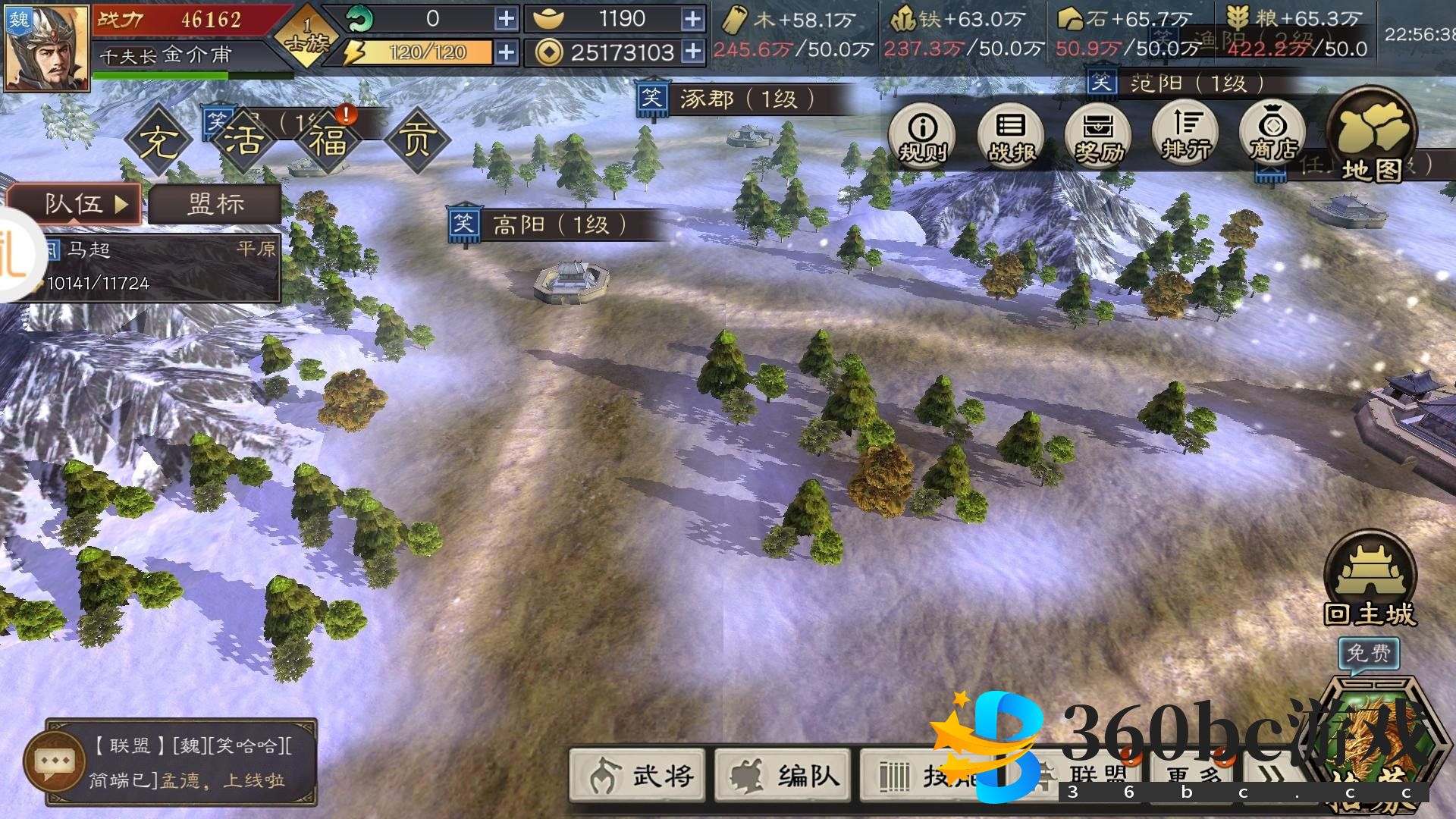View the 战报 battle report

tap(1010, 134)
